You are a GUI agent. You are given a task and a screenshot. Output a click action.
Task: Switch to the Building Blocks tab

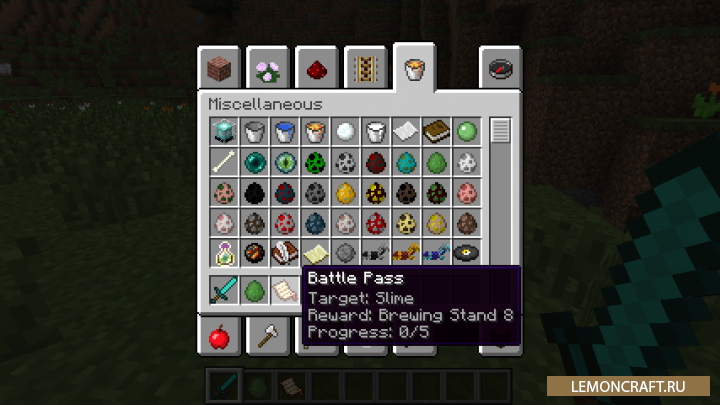tap(219, 68)
